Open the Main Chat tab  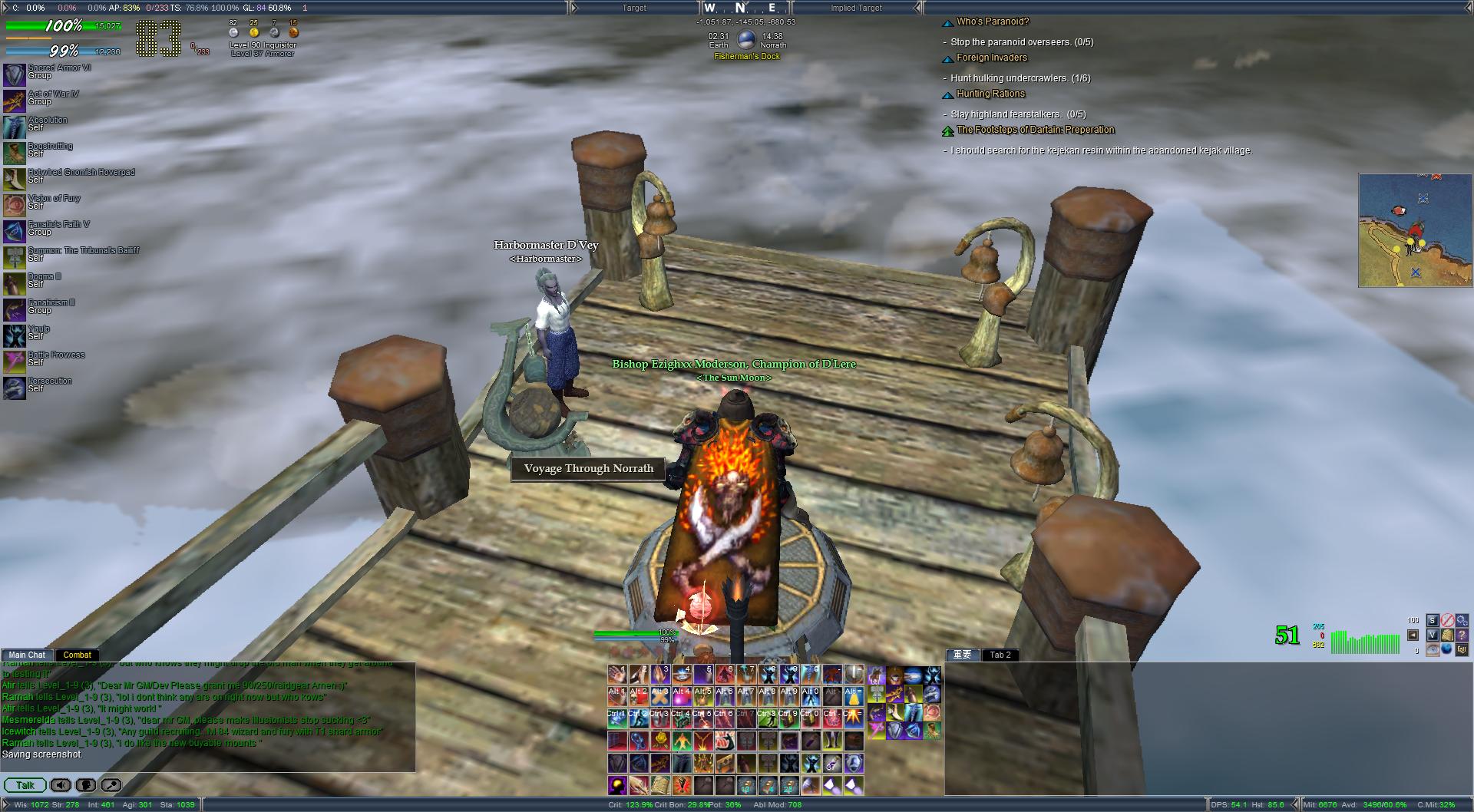click(x=27, y=655)
